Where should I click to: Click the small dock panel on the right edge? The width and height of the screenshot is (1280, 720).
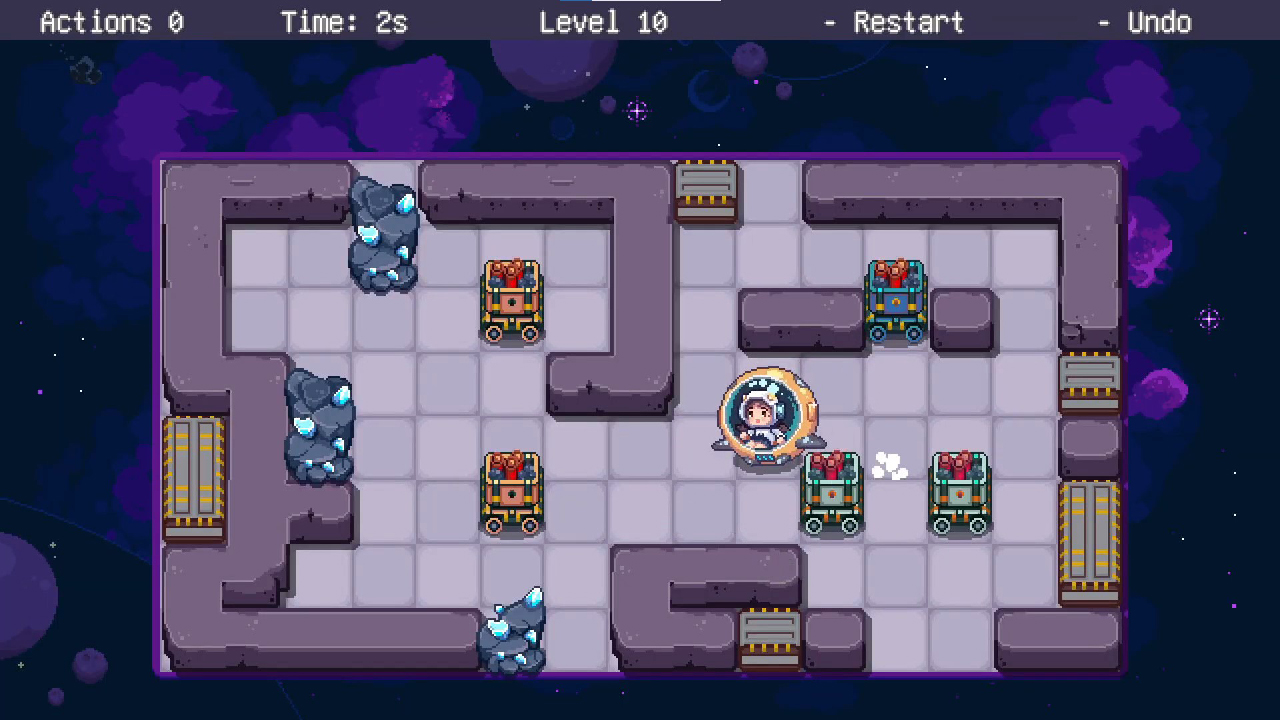tap(1090, 380)
